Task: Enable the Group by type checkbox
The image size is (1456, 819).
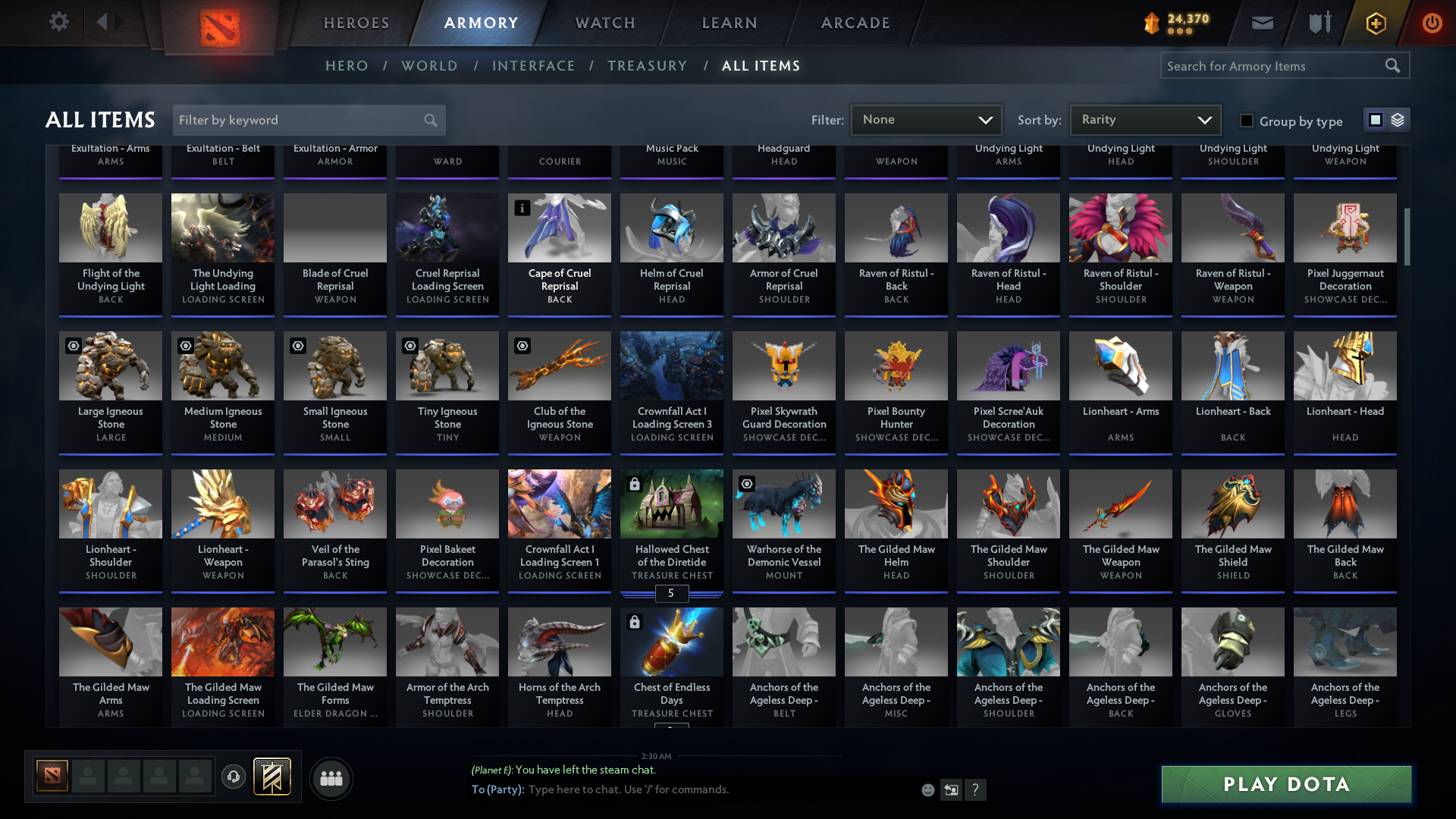Action: (1246, 121)
